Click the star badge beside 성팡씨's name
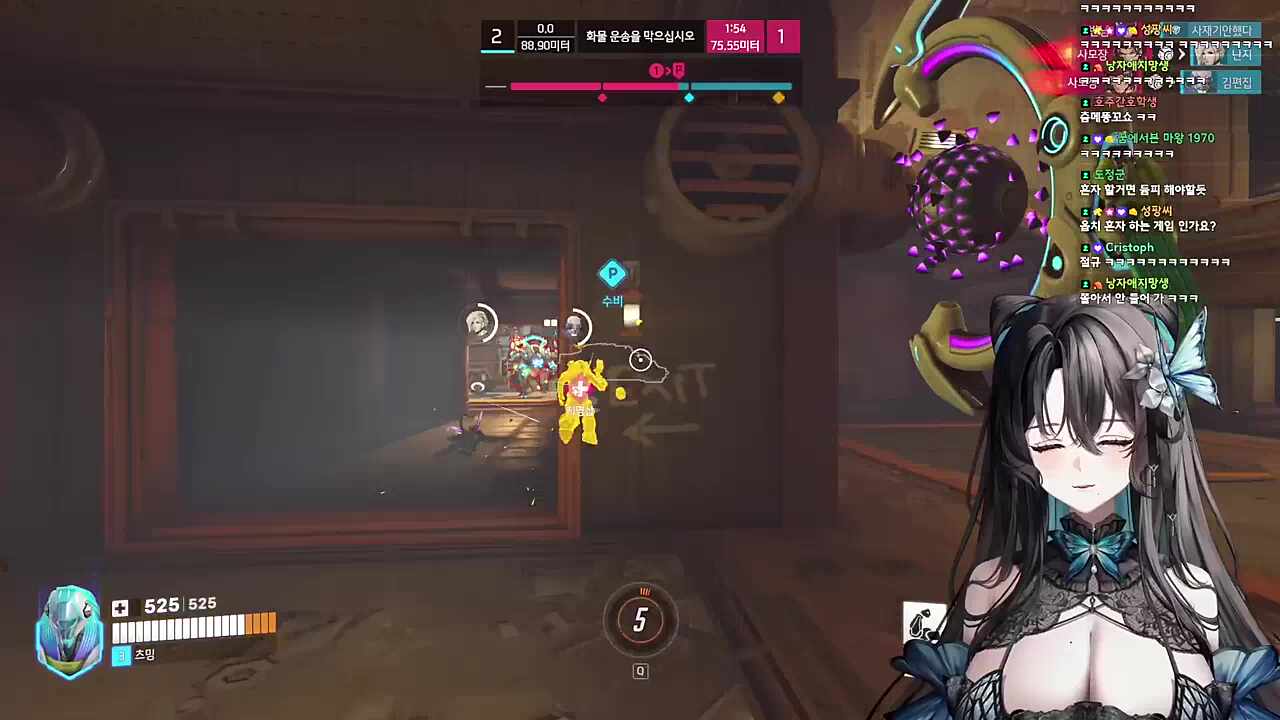The image size is (1280, 720). point(1109,212)
